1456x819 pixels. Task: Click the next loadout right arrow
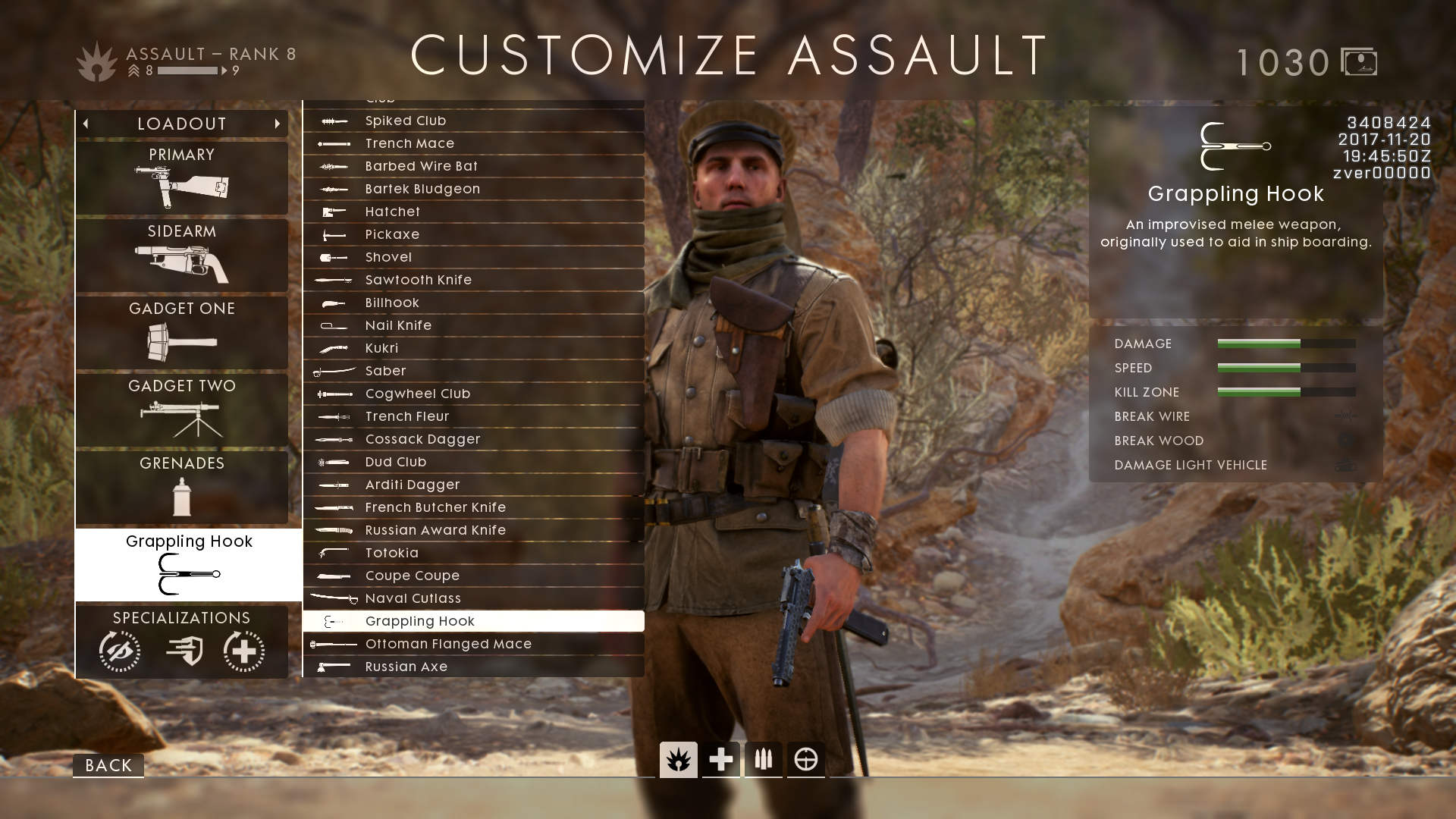pos(278,124)
